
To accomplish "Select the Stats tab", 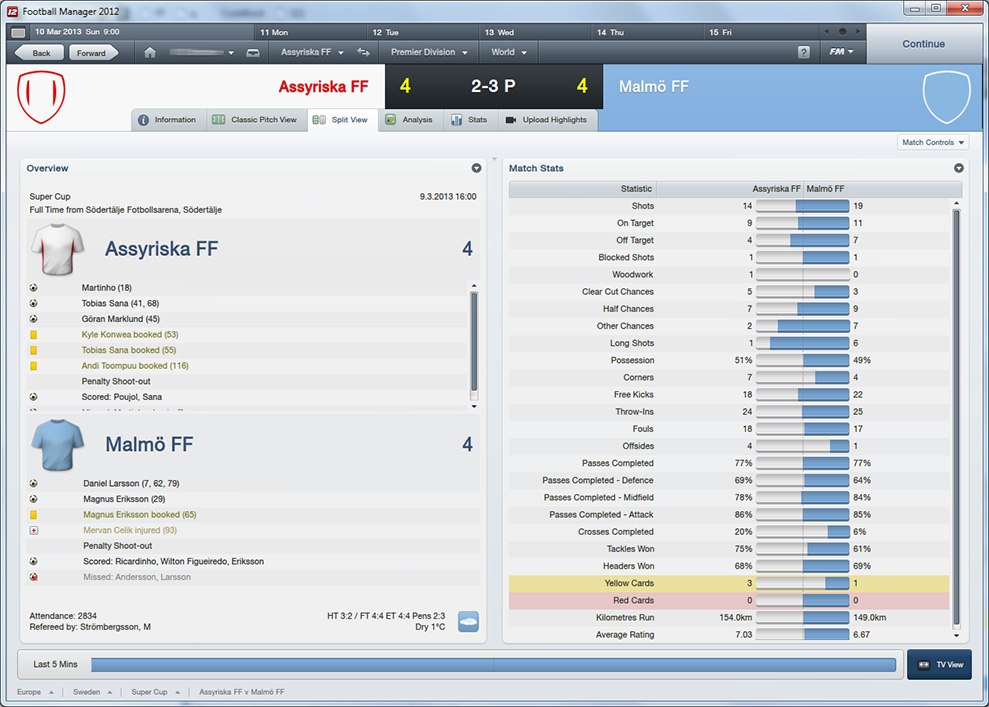I will coord(469,120).
